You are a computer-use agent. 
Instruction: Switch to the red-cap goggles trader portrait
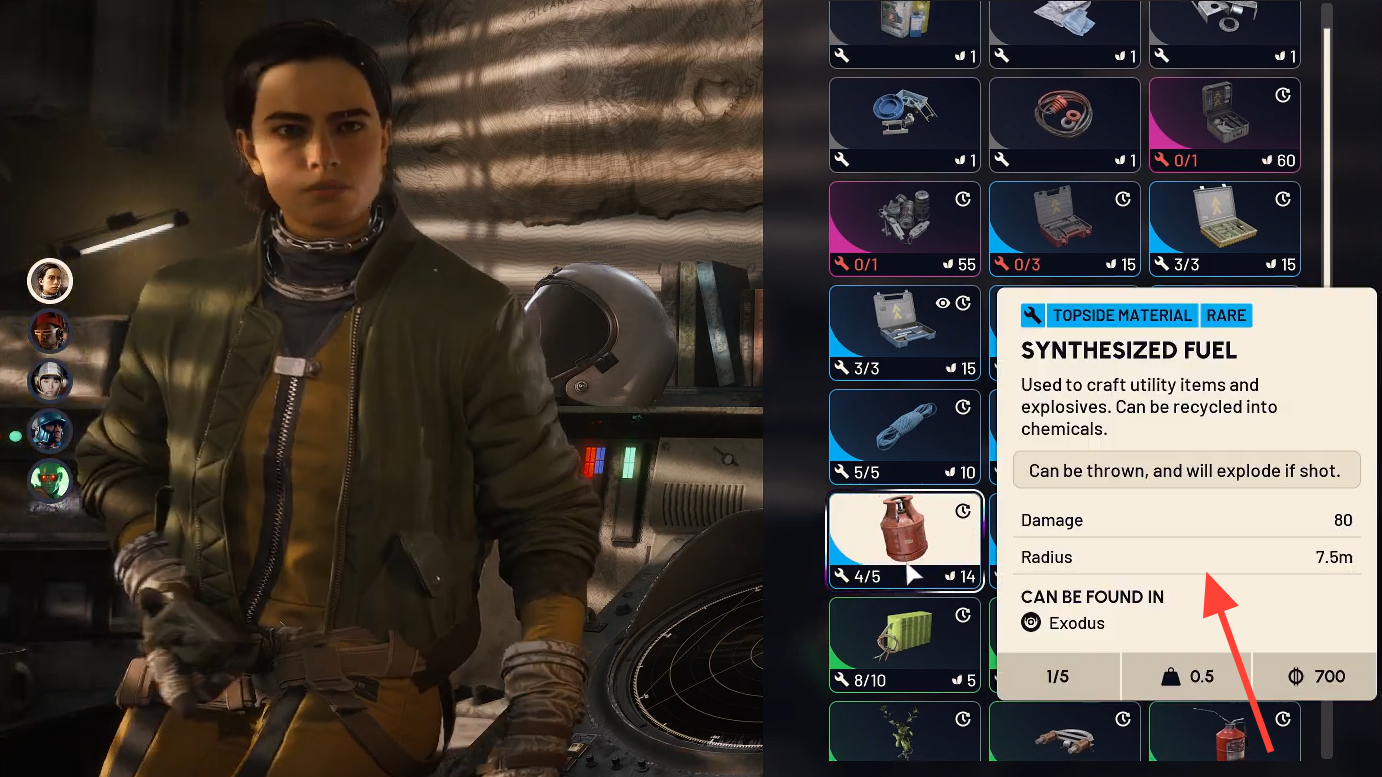[x=50, y=331]
